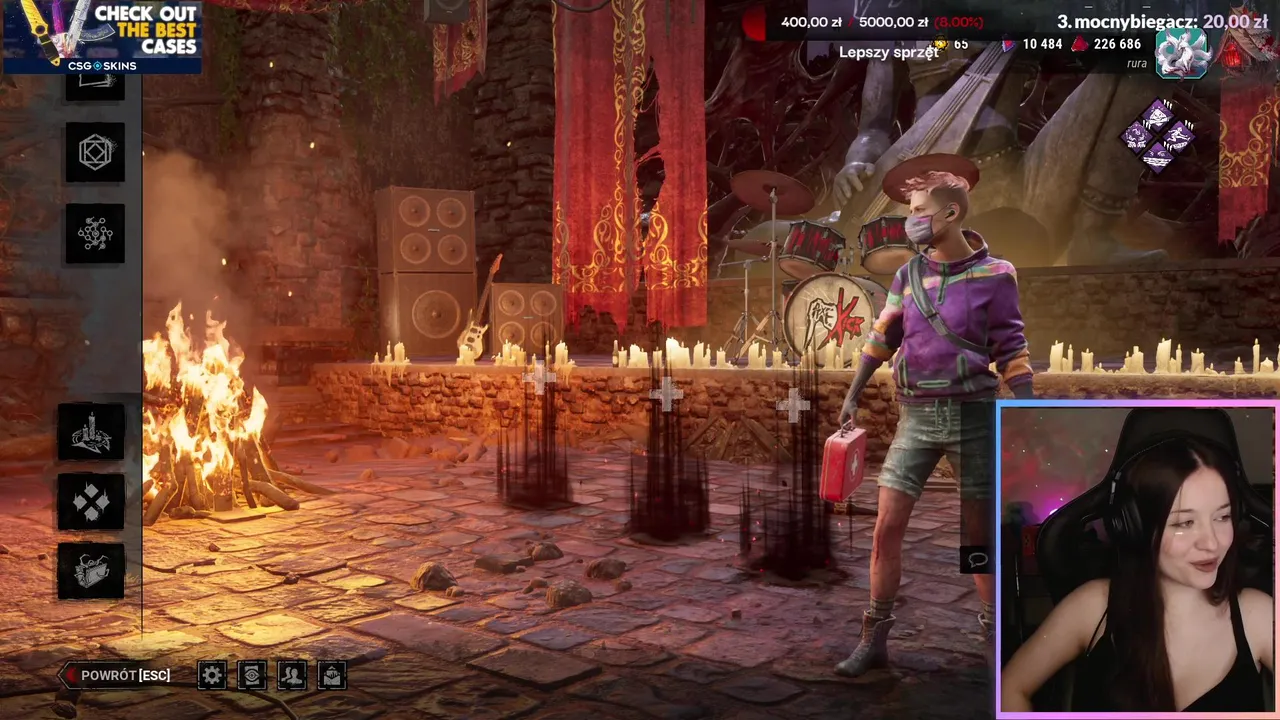Go back with the POWRÓT button
The width and height of the screenshot is (1280, 720).
tap(116, 675)
